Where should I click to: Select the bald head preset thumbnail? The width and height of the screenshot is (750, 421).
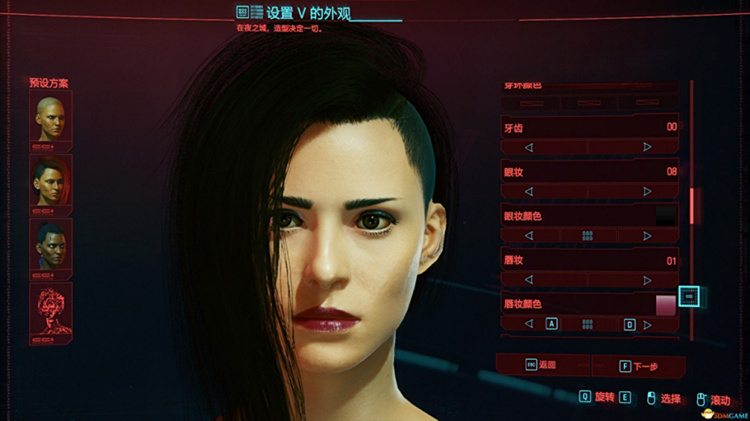[51, 118]
